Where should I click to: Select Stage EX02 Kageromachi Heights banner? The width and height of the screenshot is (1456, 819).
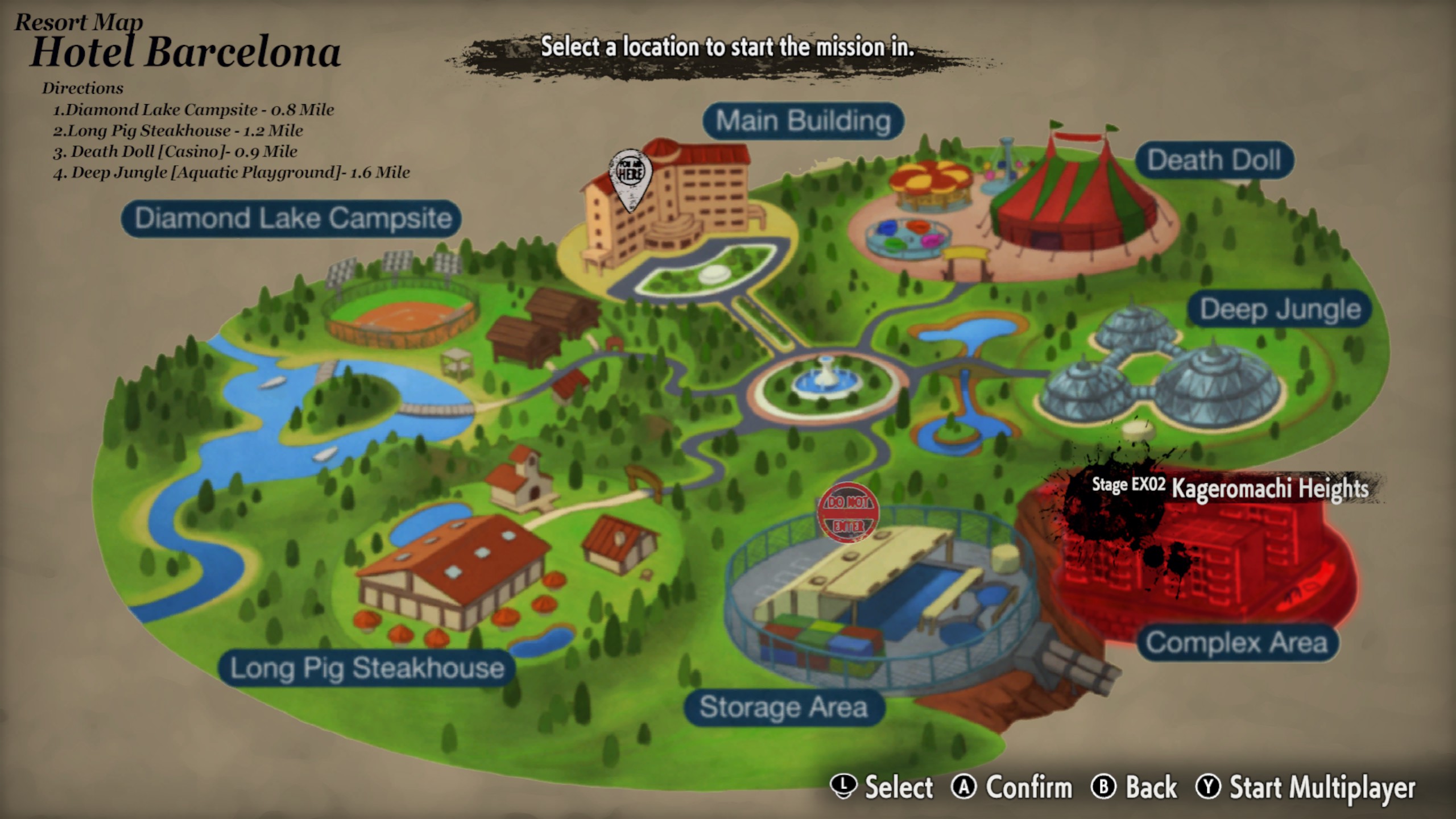1230,488
